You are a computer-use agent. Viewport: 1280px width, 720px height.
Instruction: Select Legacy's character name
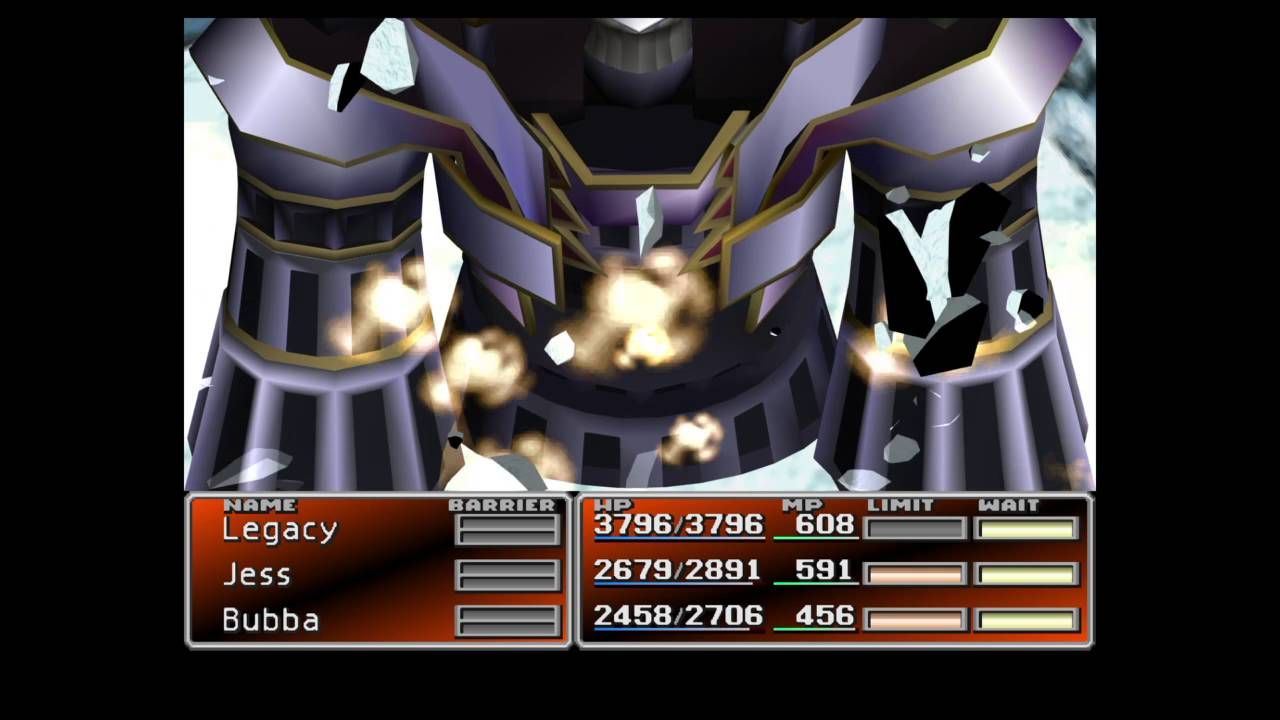tap(280, 530)
